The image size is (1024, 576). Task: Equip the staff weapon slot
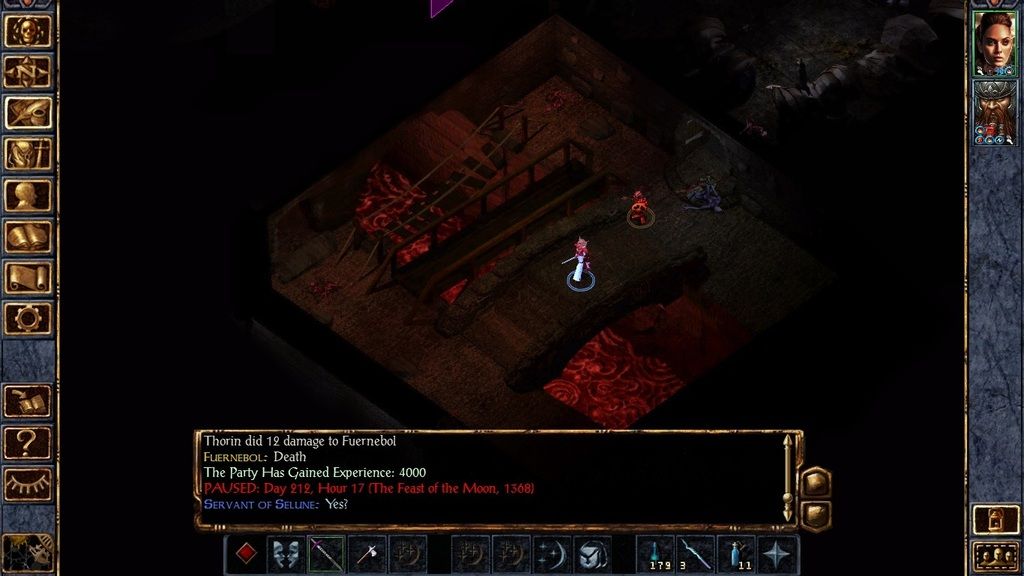pos(326,554)
